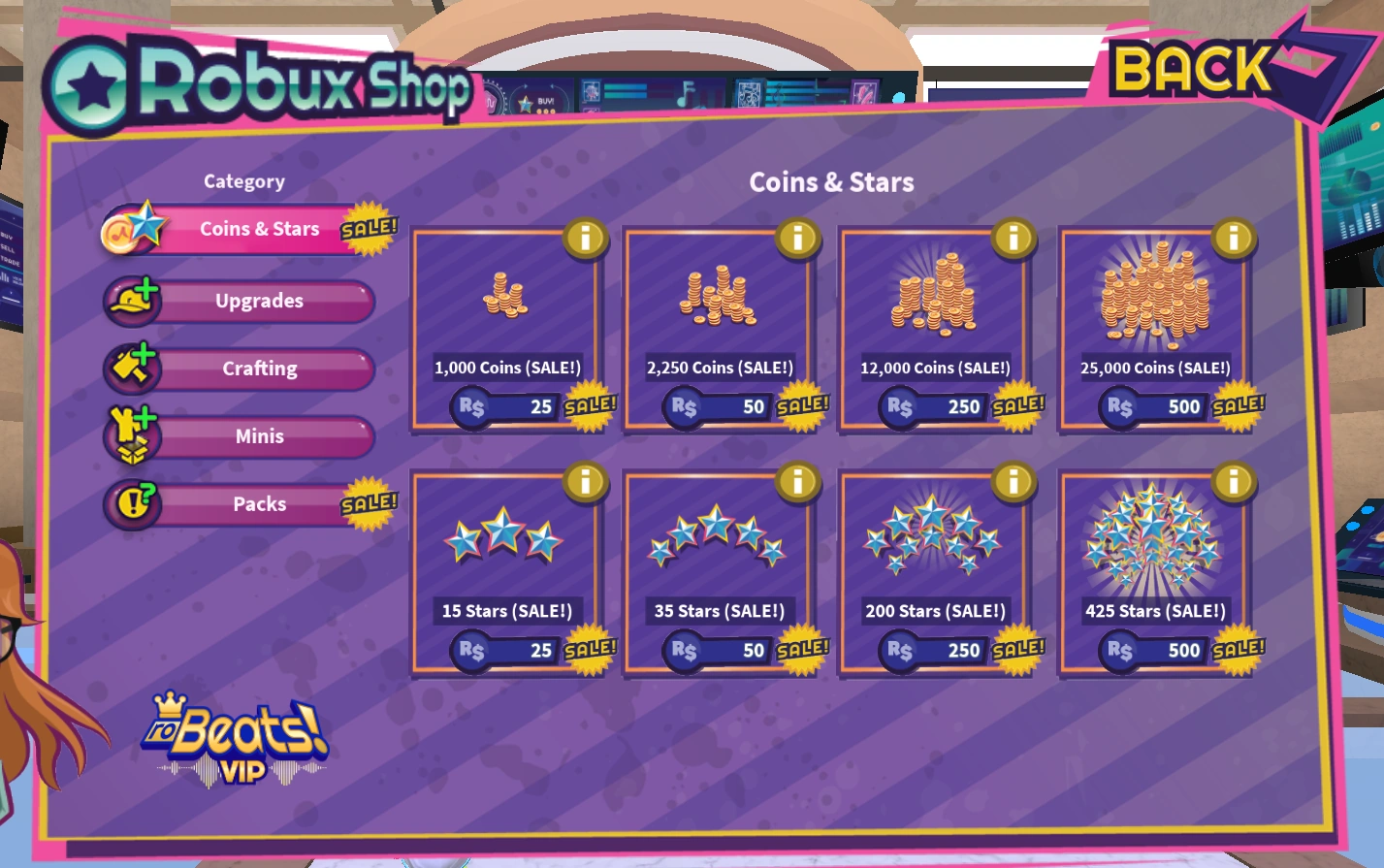Open info for the 425 Stars pack
1384x868 pixels.
pyautogui.click(x=1234, y=483)
